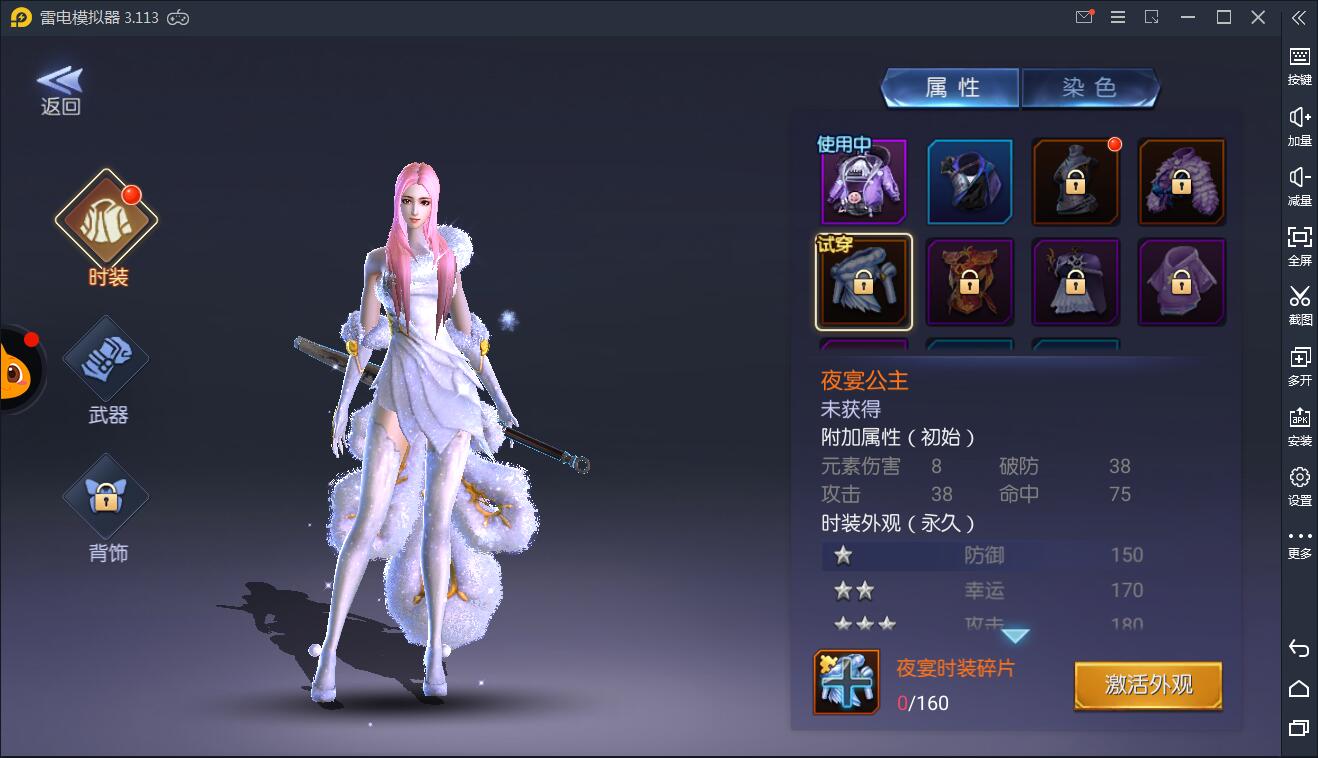Open LDPlayer multi-instance via 多开 icon
Screen dimensions: 1318x758
pyautogui.click(x=1299, y=365)
